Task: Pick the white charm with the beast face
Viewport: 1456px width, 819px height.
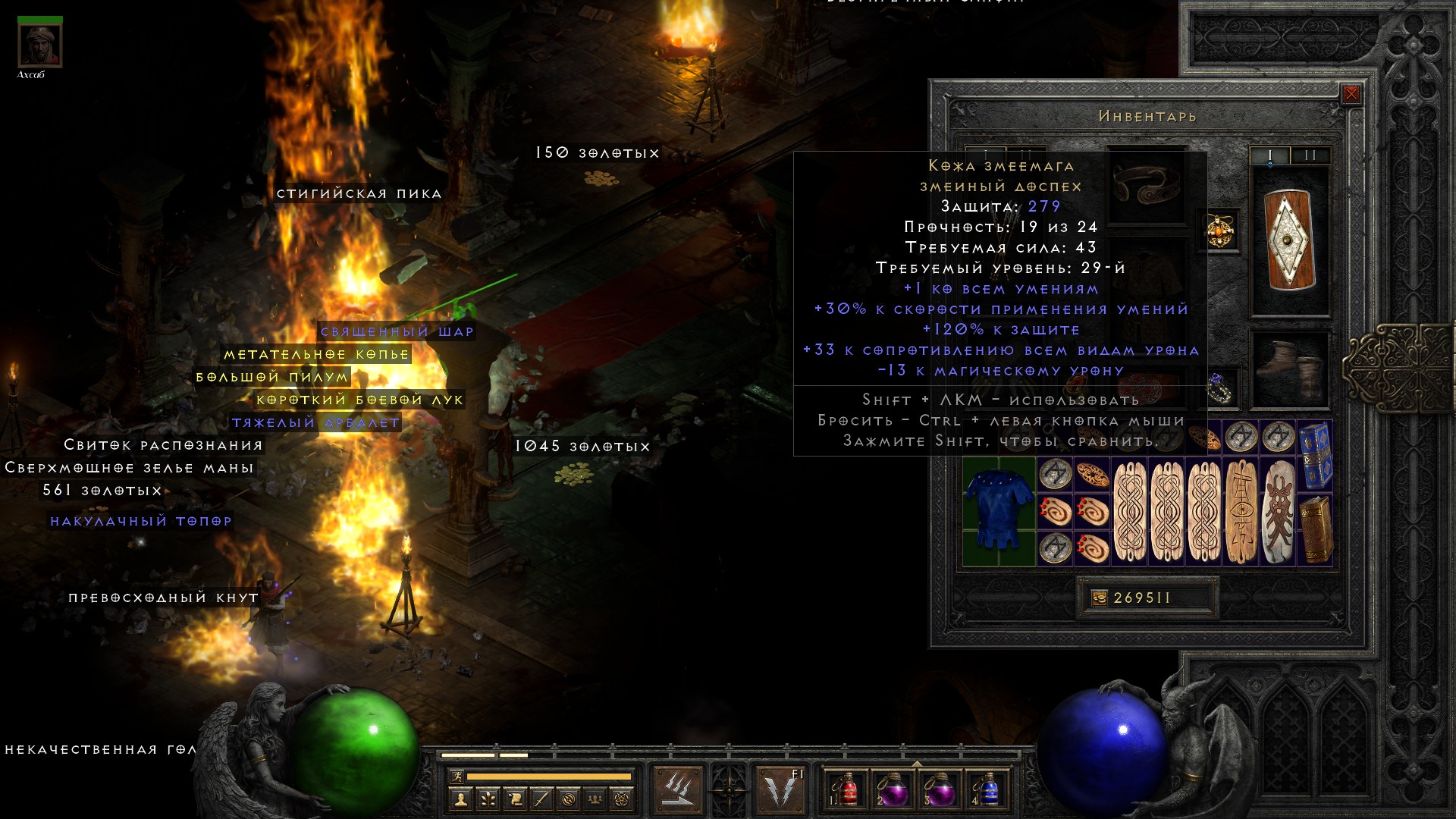Action: point(1279,511)
